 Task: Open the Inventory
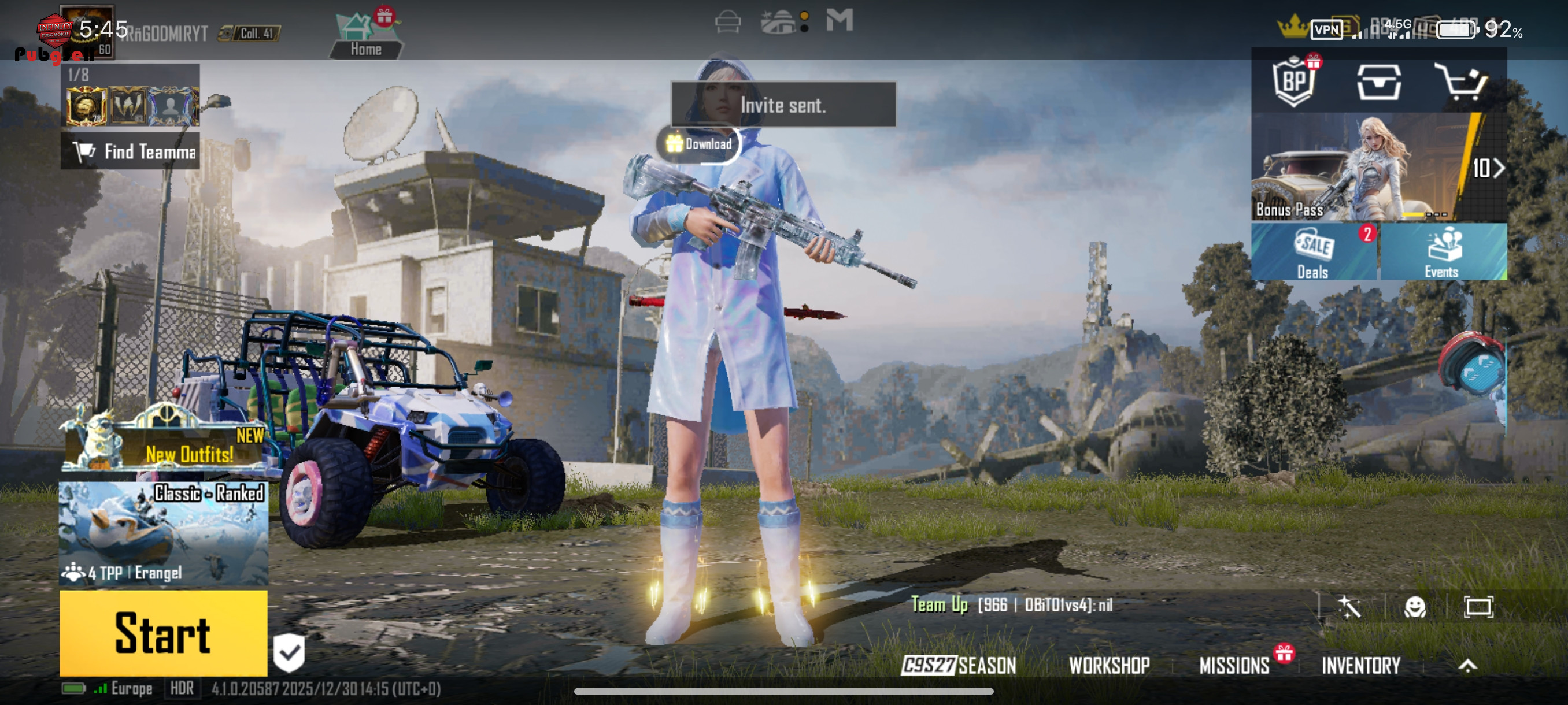(x=1360, y=666)
